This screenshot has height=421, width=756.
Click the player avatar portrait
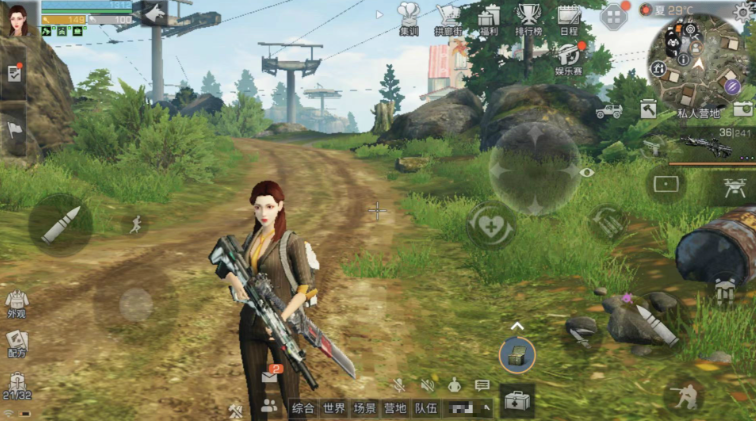click(18, 19)
